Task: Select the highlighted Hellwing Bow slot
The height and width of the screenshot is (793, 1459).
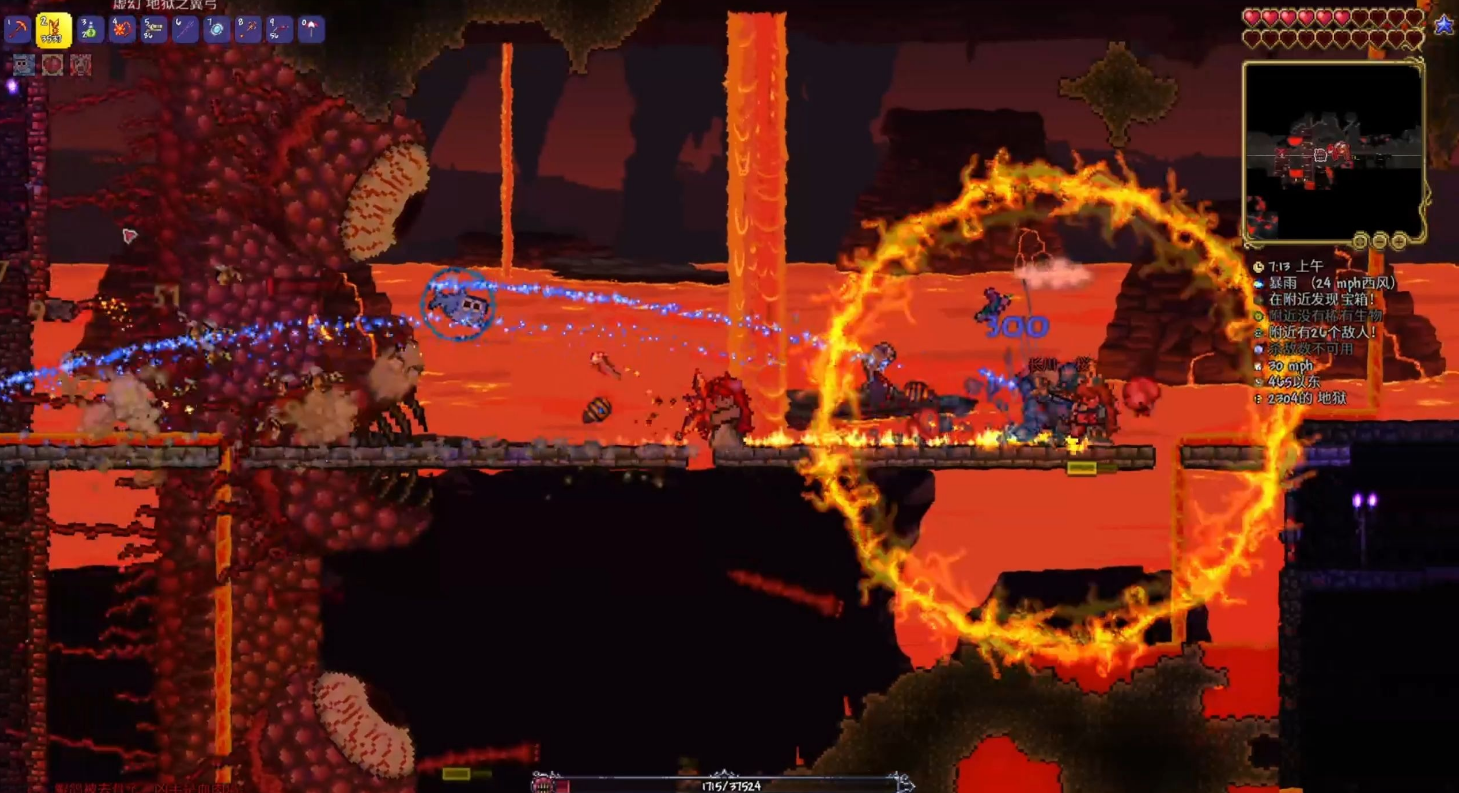Action: pyautogui.click(x=53, y=30)
